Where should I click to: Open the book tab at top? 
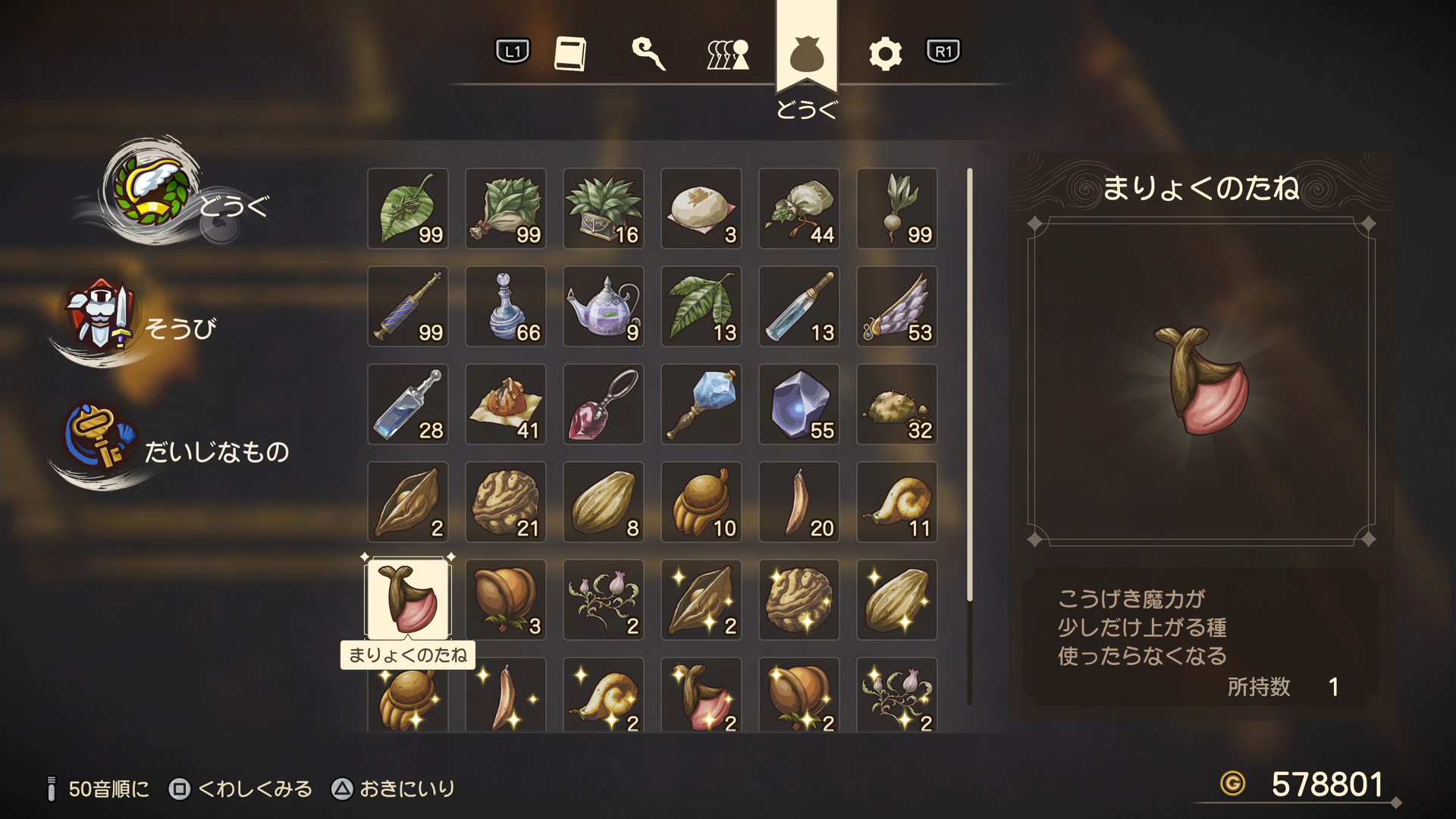[570, 54]
